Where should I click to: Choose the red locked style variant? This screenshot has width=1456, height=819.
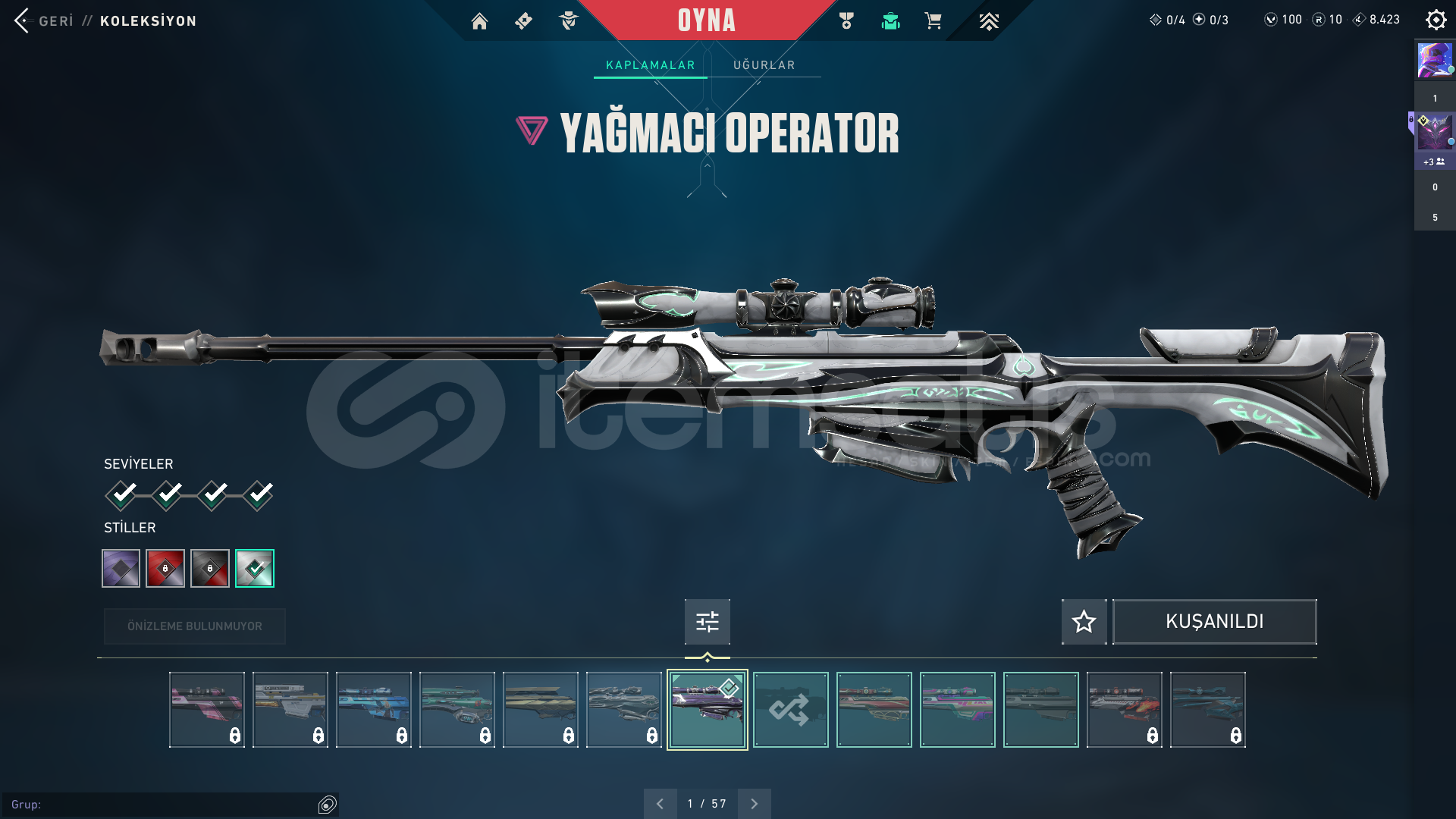point(165,568)
